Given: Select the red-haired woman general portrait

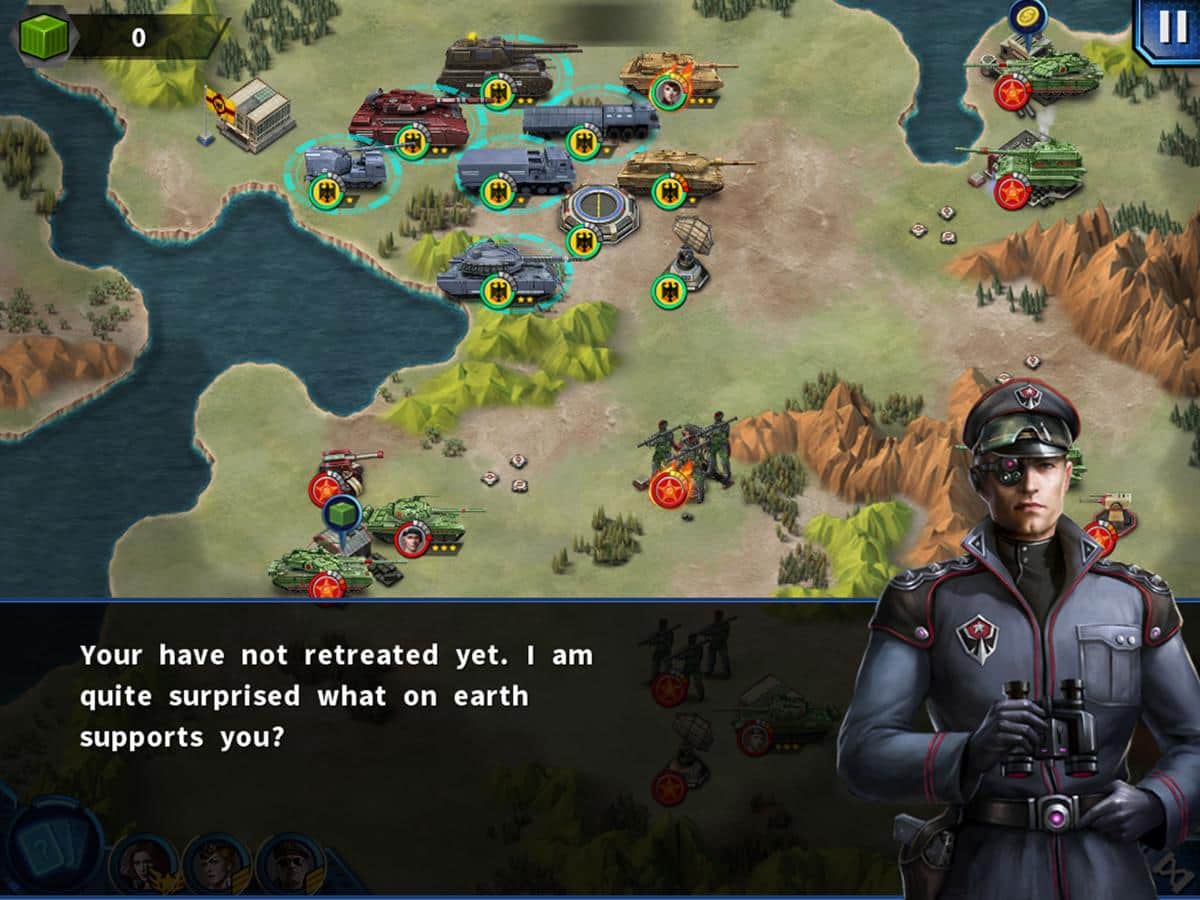Looking at the screenshot, I should 142,863.
